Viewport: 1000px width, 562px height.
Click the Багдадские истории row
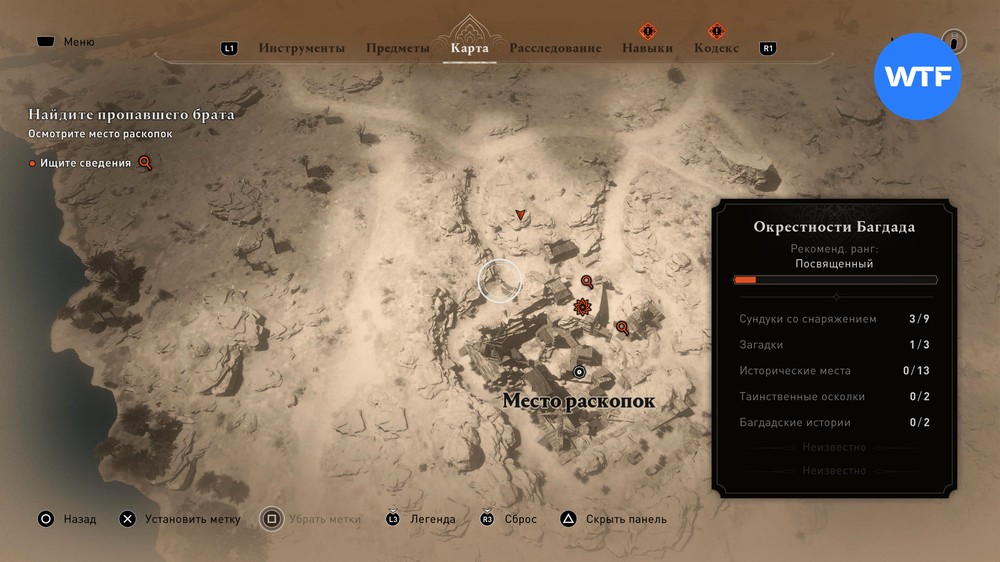click(x=834, y=422)
